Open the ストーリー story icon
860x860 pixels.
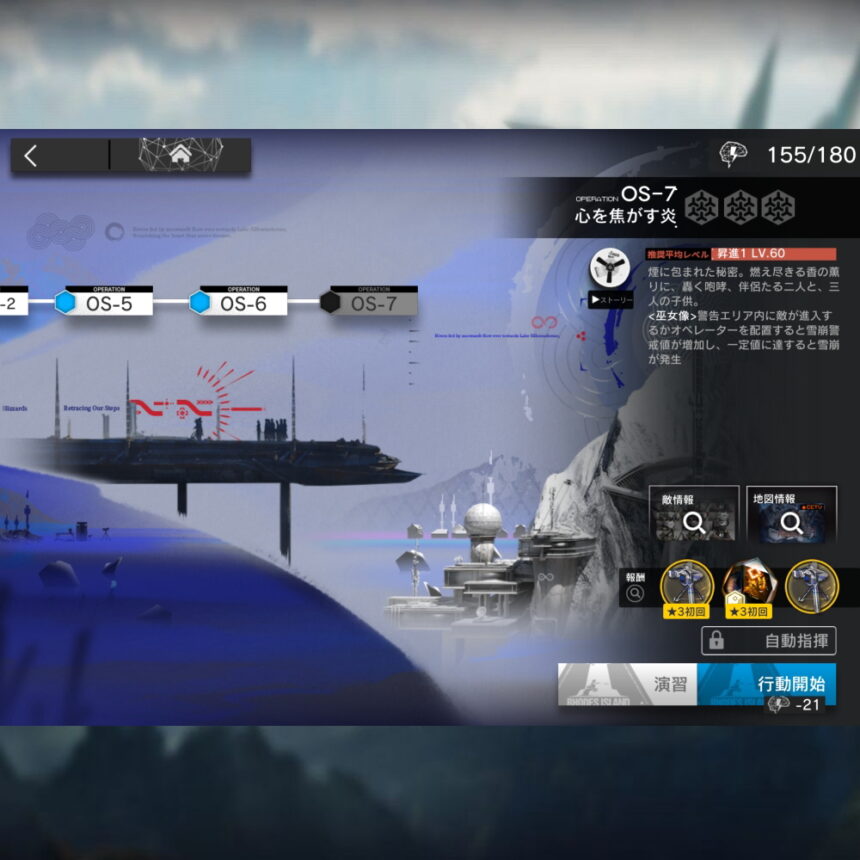coord(609,277)
